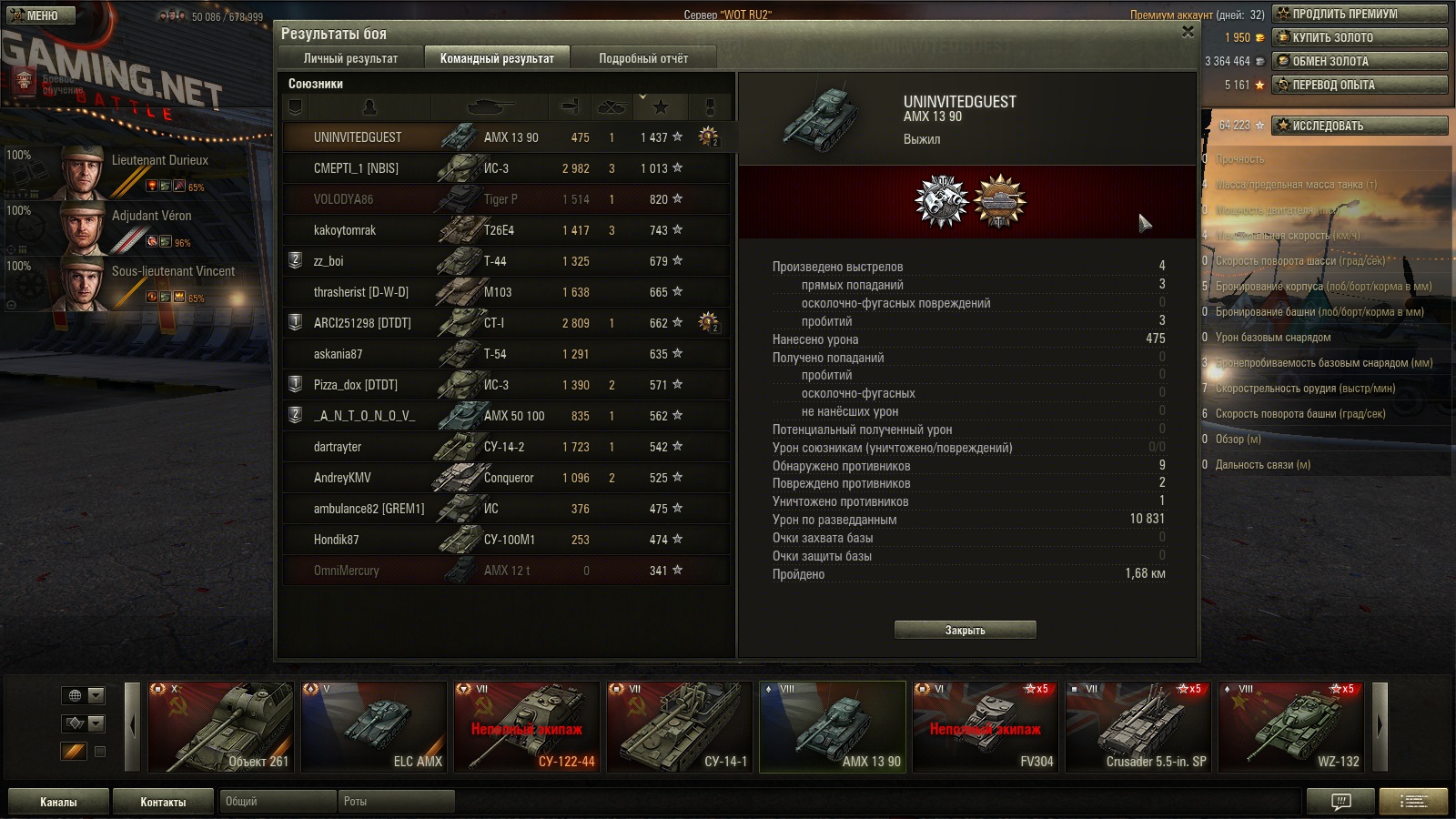Select the WZ-132 tank thumbnail
Viewport: 1456px width, 819px height.
coord(1290,727)
